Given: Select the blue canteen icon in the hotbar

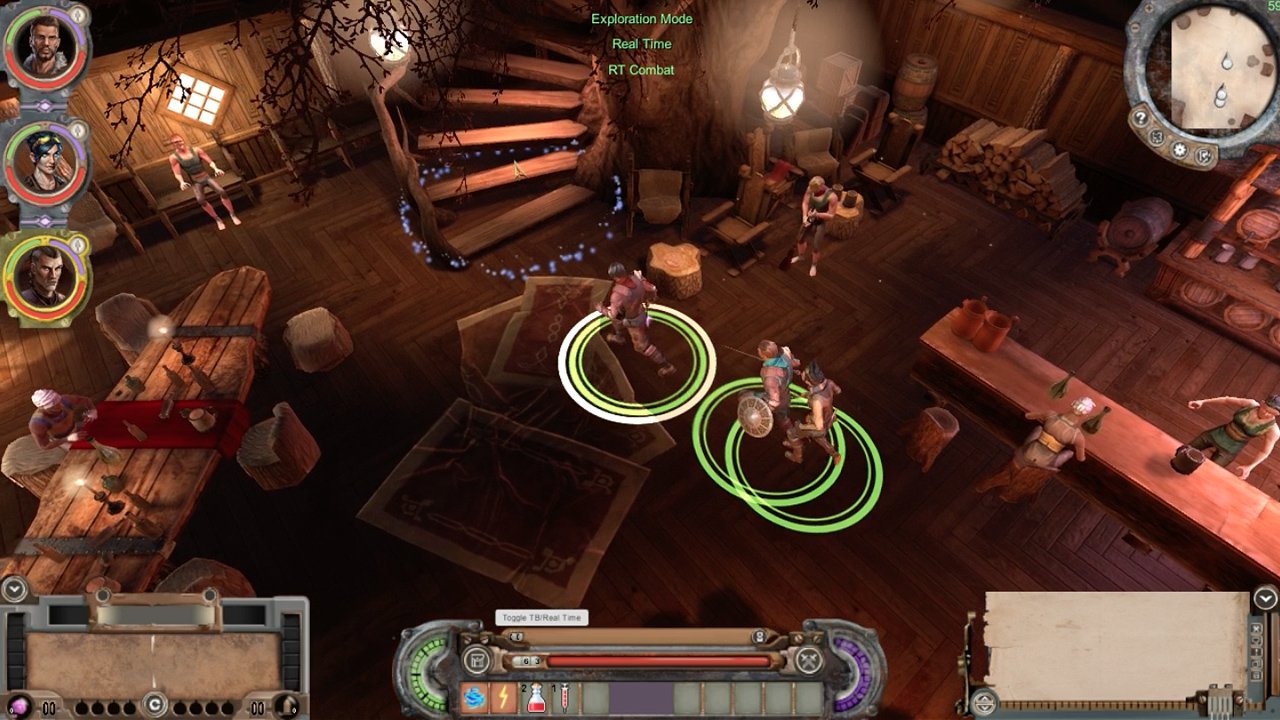Looking at the screenshot, I should (x=473, y=698).
